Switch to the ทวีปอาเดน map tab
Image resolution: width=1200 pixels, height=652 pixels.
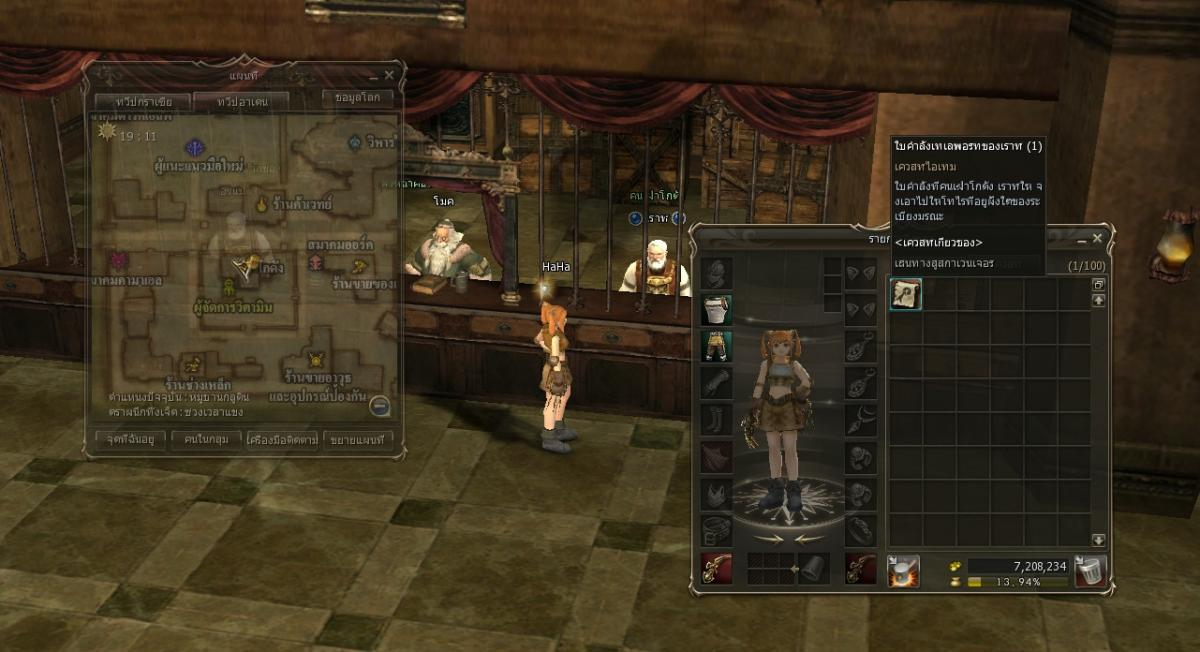click(x=240, y=102)
